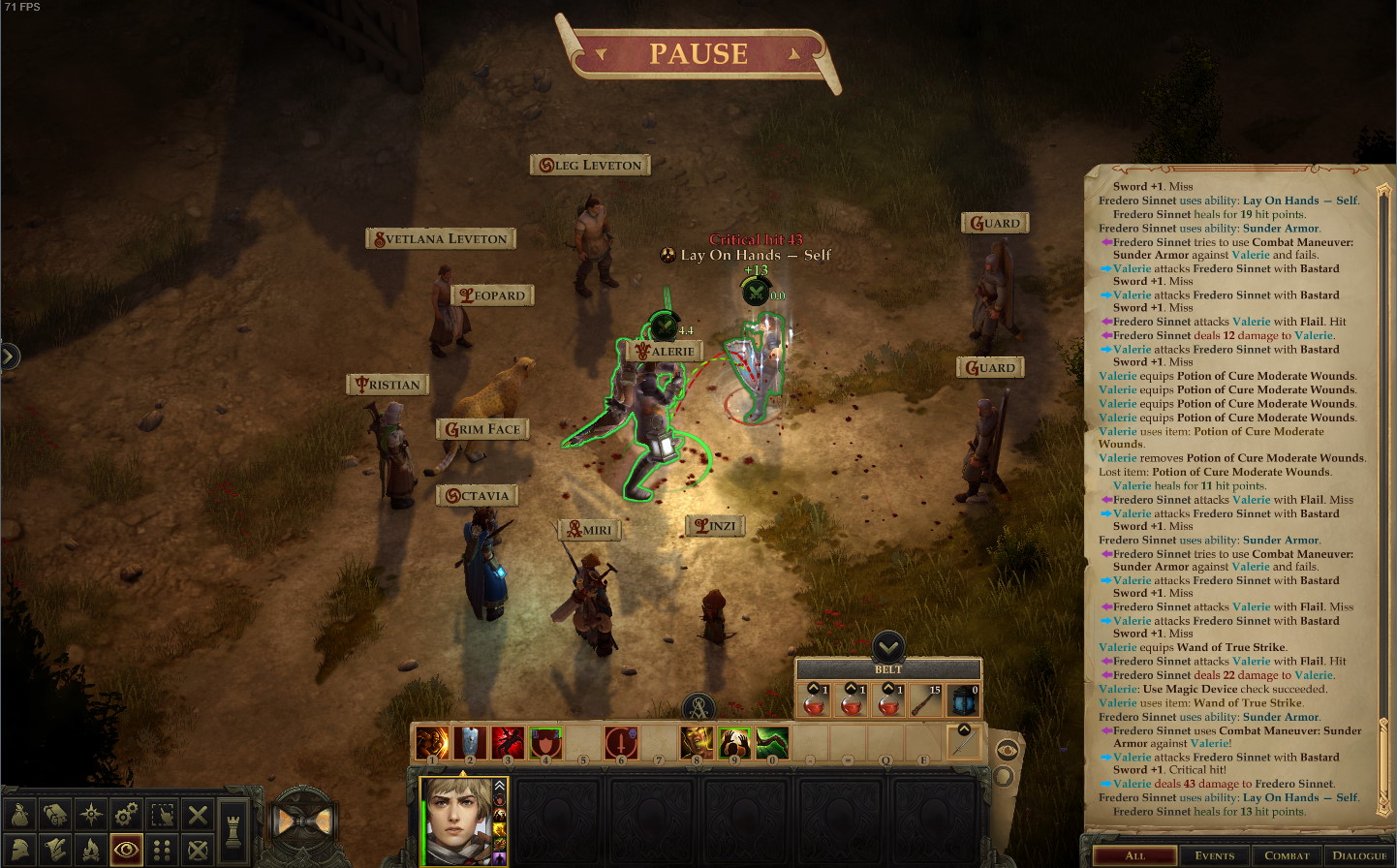Switch combat log to Events tab
The image size is (1397, 868).
1214,855
